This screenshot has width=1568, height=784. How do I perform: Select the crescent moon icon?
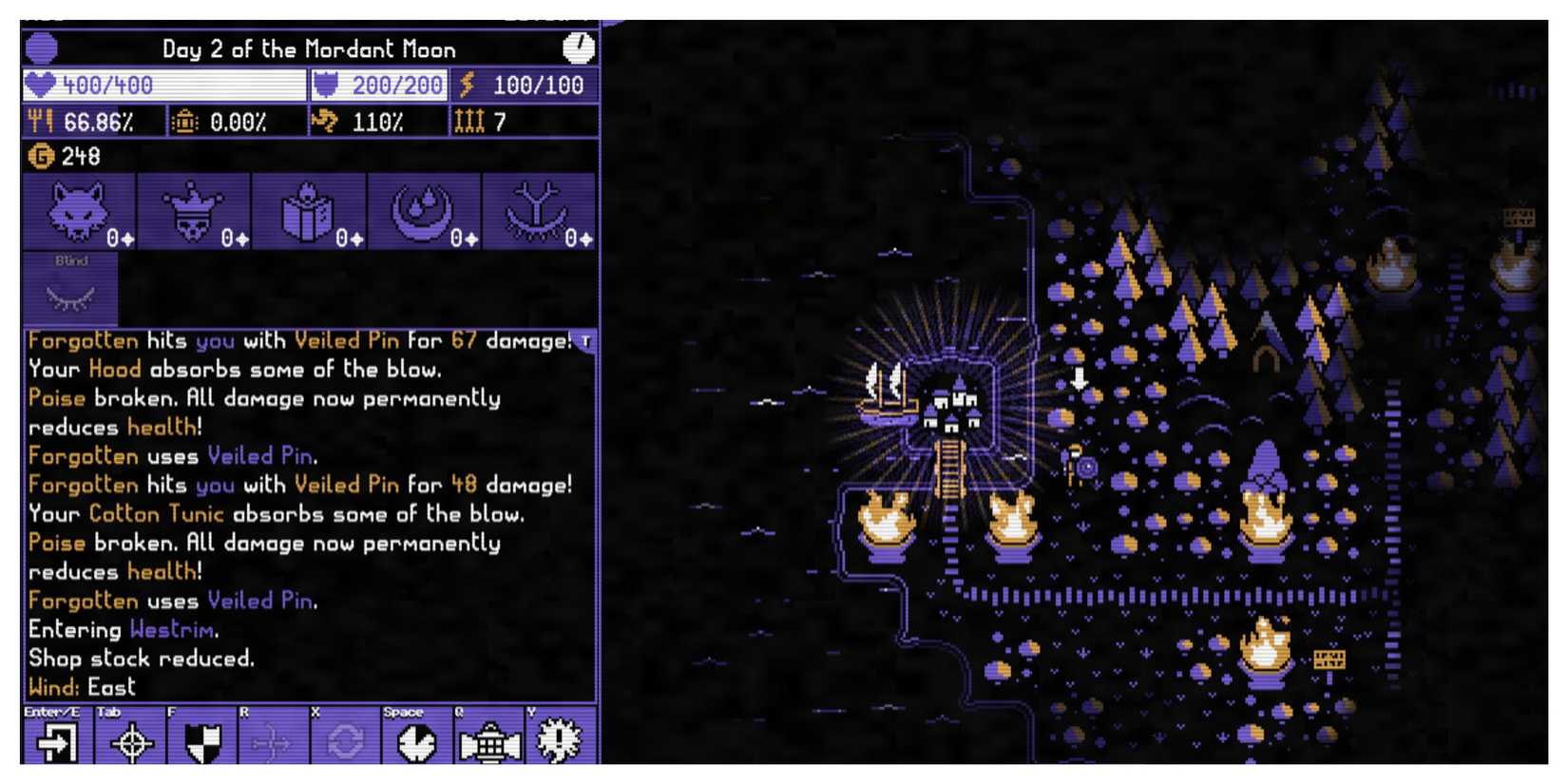[x=423, y=209]
